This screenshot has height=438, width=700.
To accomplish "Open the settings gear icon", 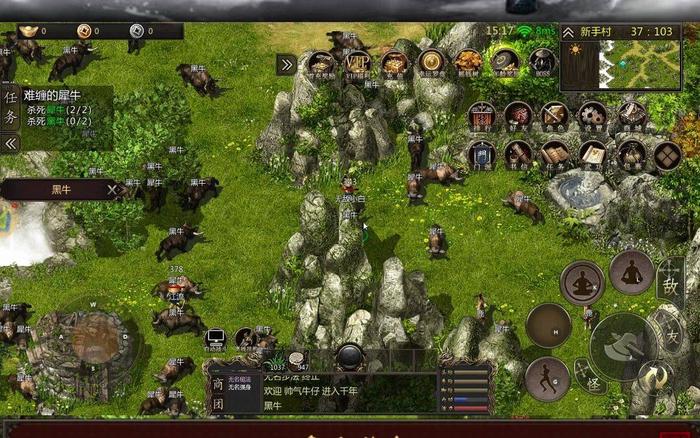I will tap(592, 116).
